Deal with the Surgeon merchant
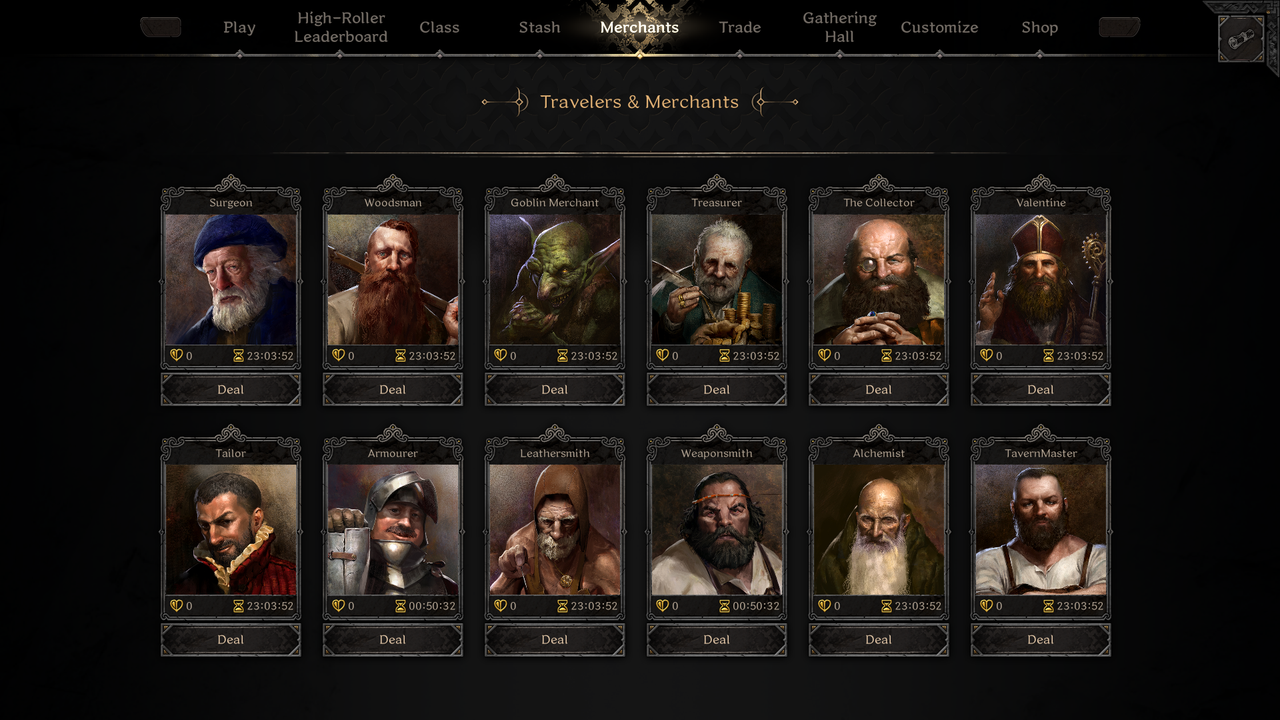This screenshot has height=720, width=1280. tap(231, 390)
